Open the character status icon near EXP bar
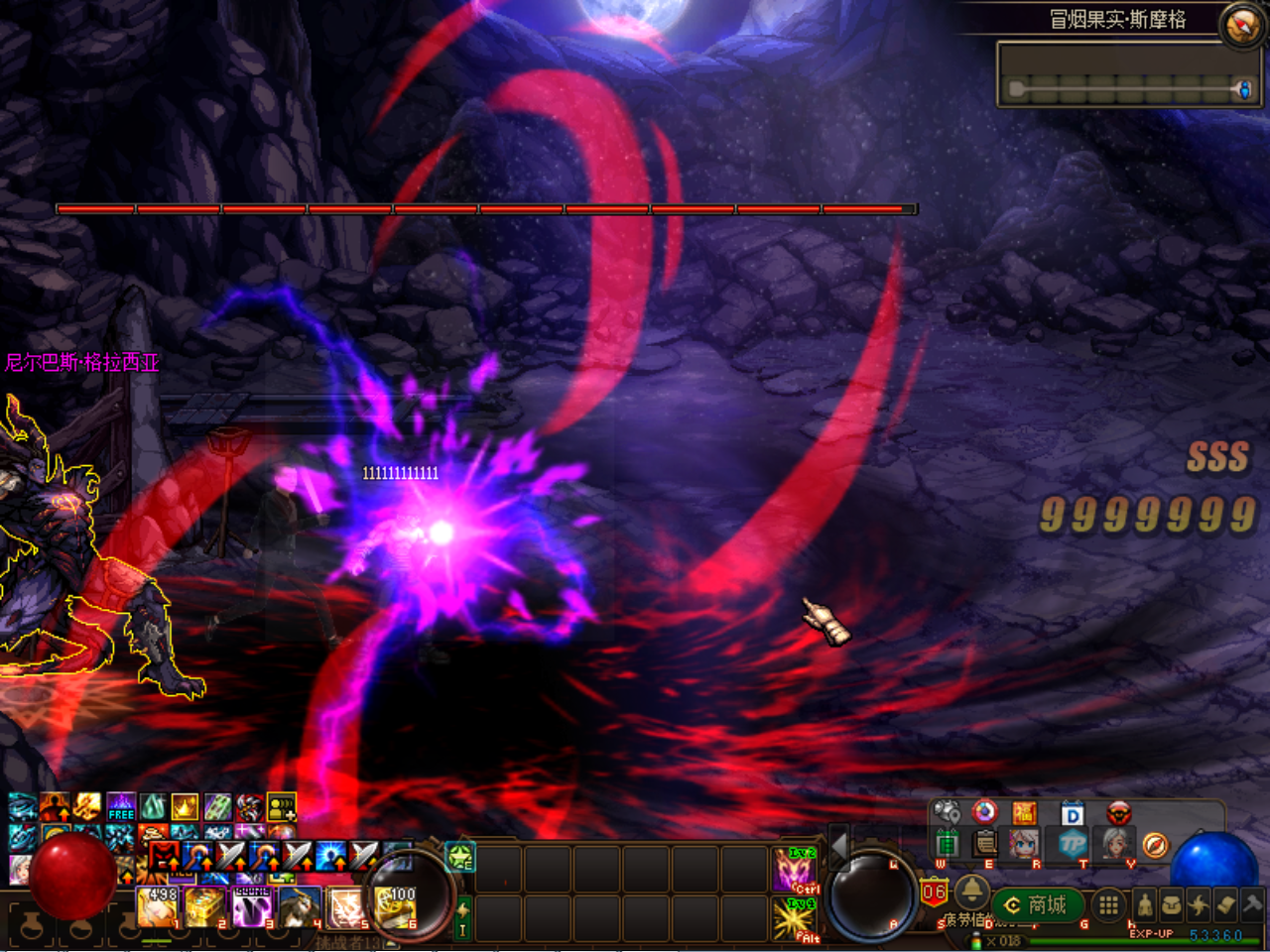The width and height of the screenshot is (1270, 952). point(1145,905)
